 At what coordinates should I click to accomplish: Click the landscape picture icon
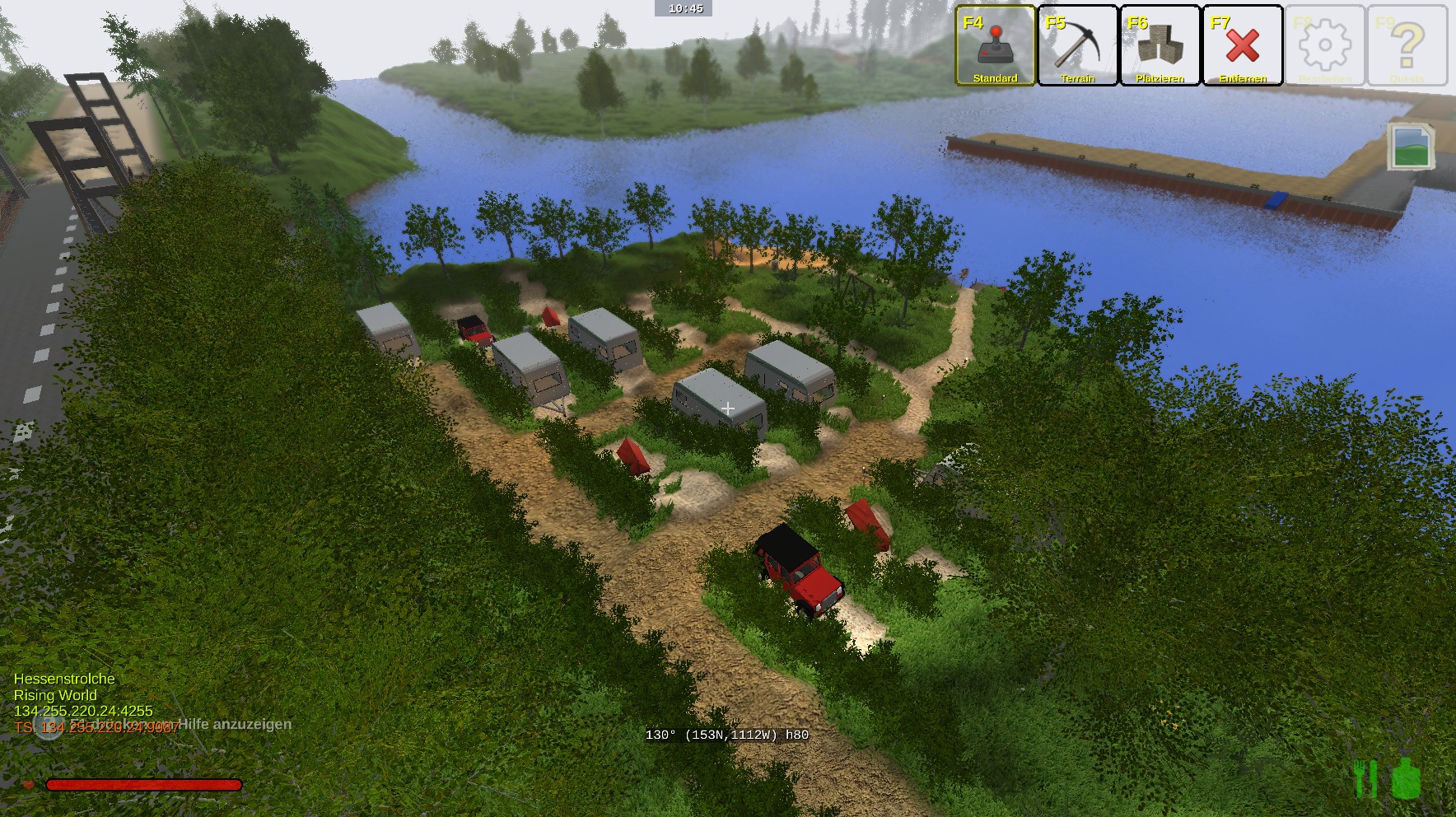[x=1410, y=147]
